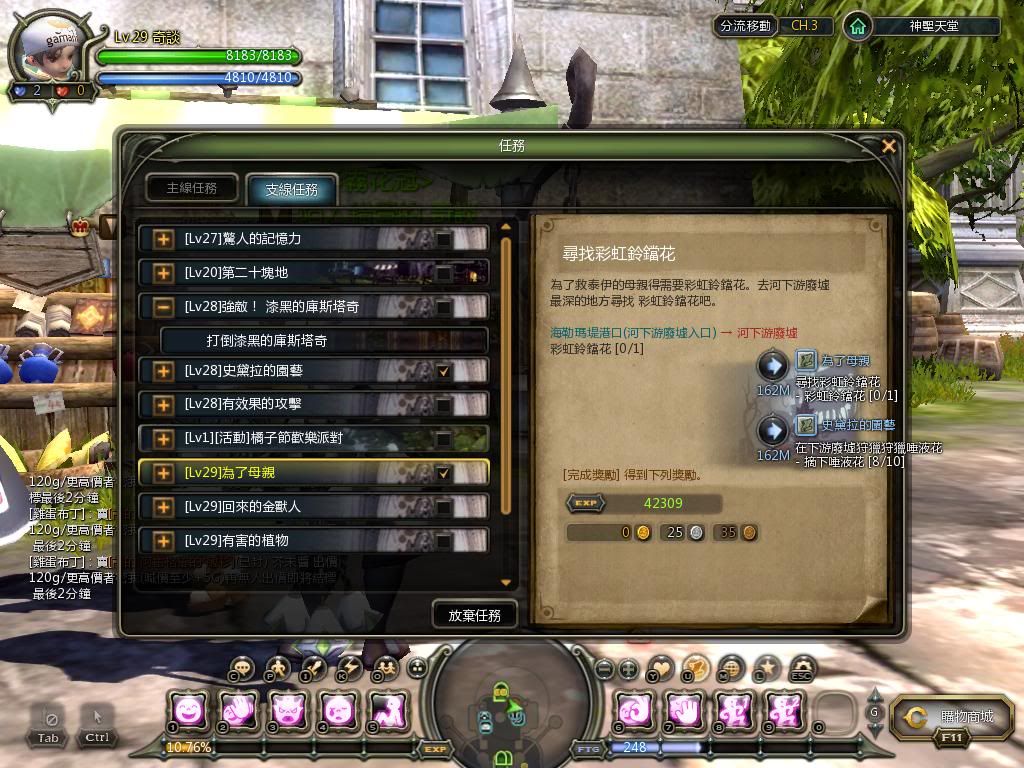Open the [Lv20]第二十塊地 quest entry
Image resolution: width=1024 pixels, height=768 pixels.
[x=300, y=272]
